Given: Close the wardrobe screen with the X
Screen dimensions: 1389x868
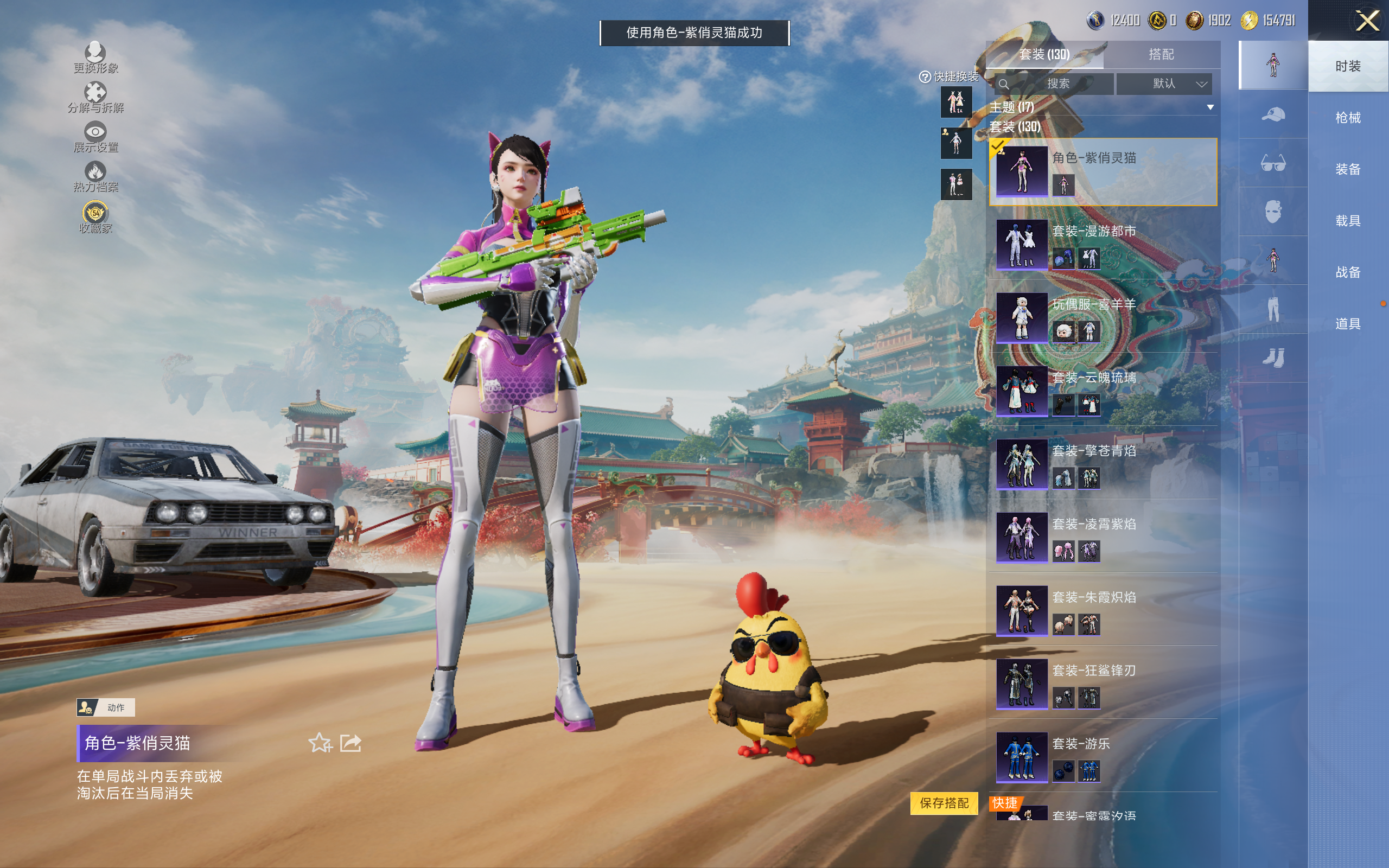Looking at the screenshot, I should click(1367, 21).
